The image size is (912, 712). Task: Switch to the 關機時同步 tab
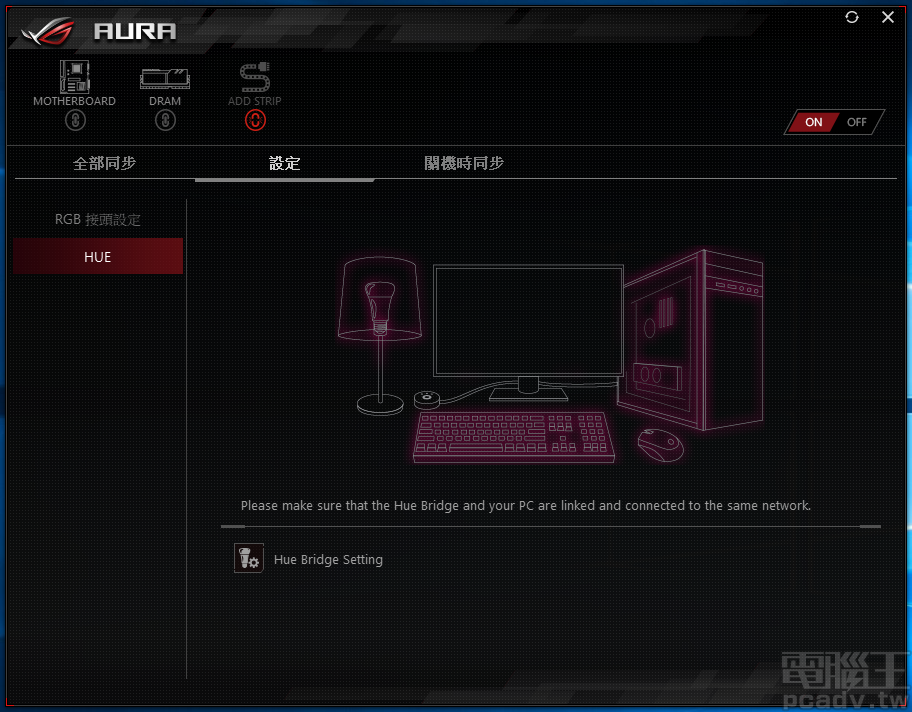[x=464, y=163]
